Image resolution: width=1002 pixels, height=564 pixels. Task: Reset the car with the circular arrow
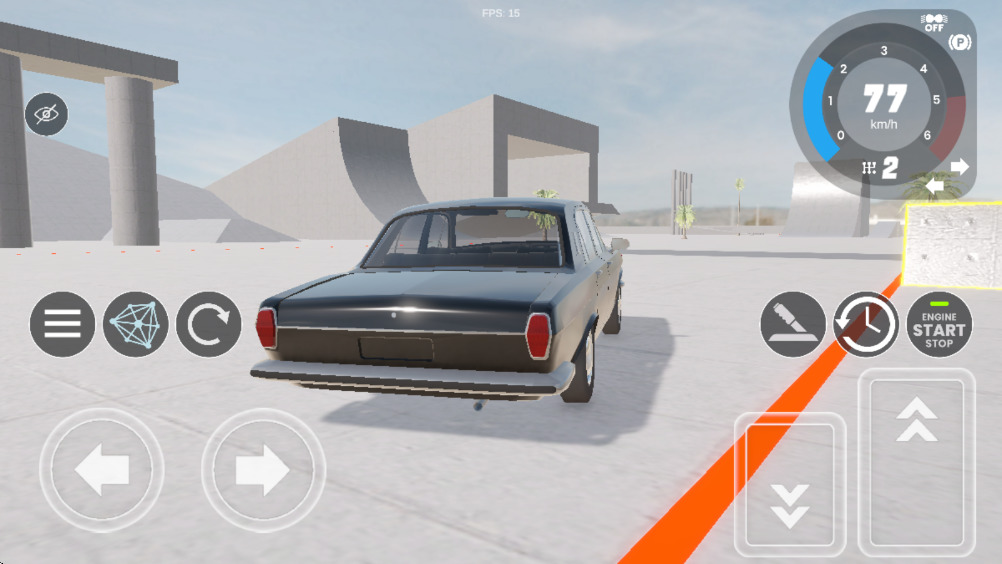(x=209, y=324)
